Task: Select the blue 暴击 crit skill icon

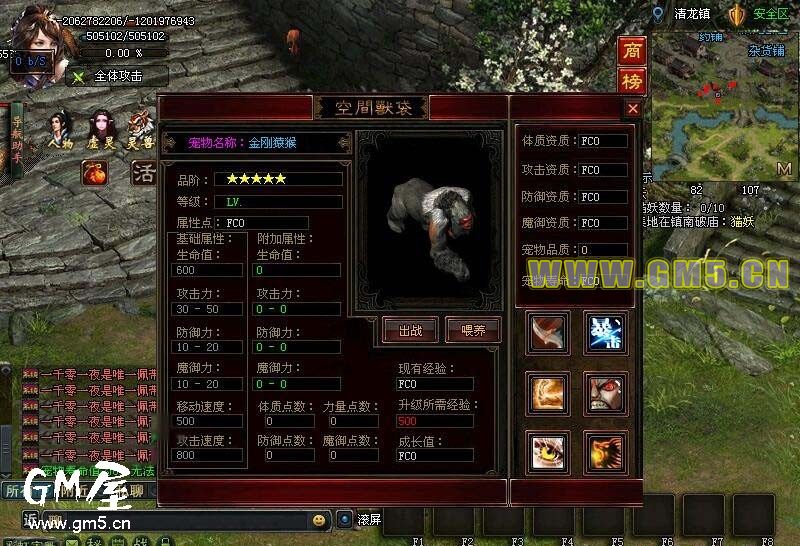Action: 605,332
